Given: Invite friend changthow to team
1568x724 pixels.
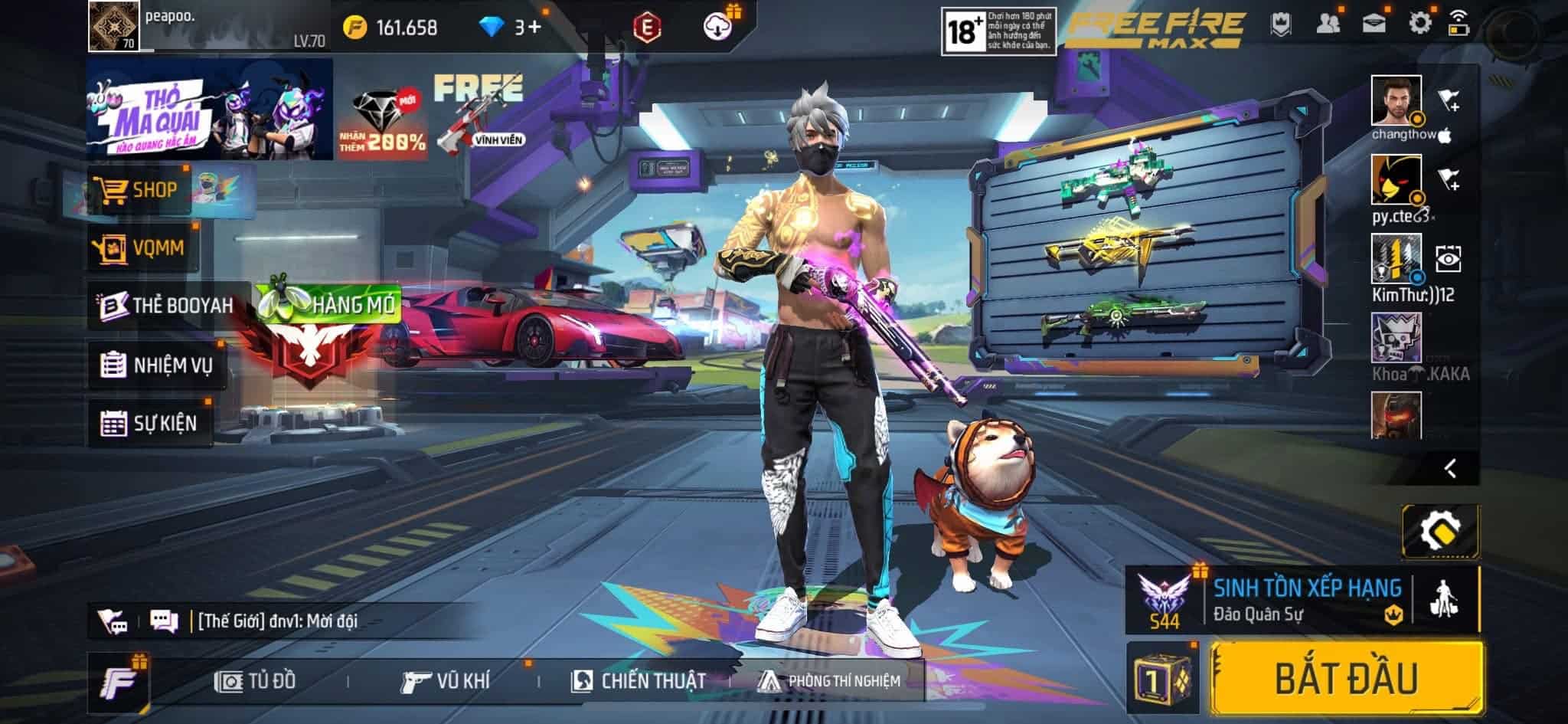Looking at the screenshot, I should coord(1449,100).
